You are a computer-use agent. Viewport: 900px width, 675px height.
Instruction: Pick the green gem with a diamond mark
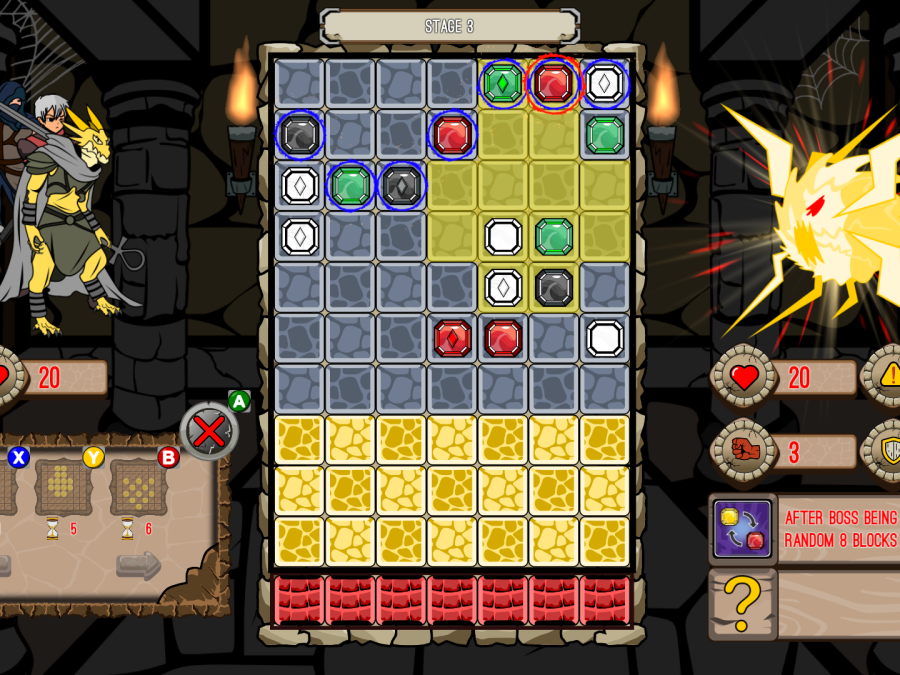(503, 83)
